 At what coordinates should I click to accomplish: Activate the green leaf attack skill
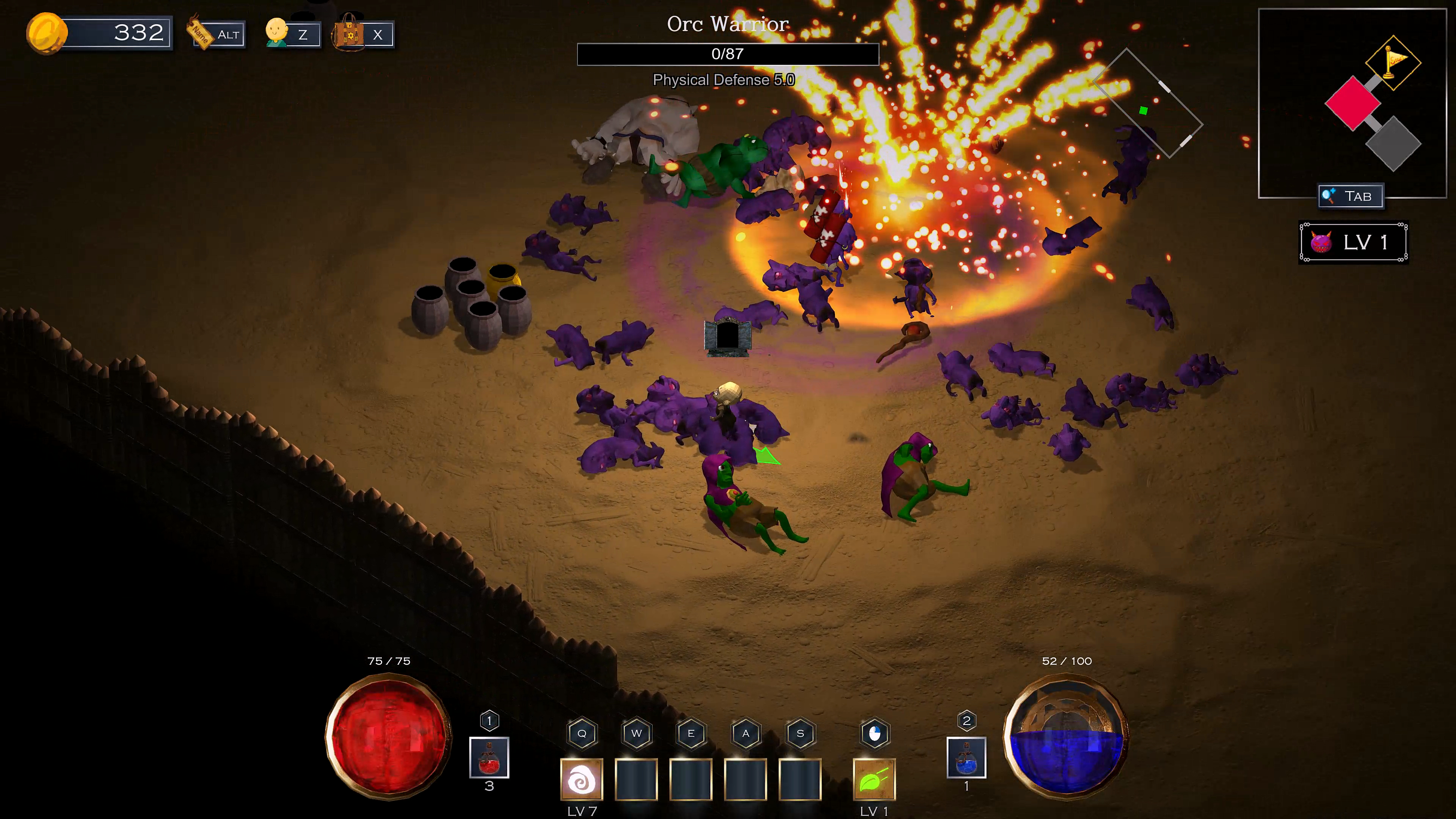874,780
